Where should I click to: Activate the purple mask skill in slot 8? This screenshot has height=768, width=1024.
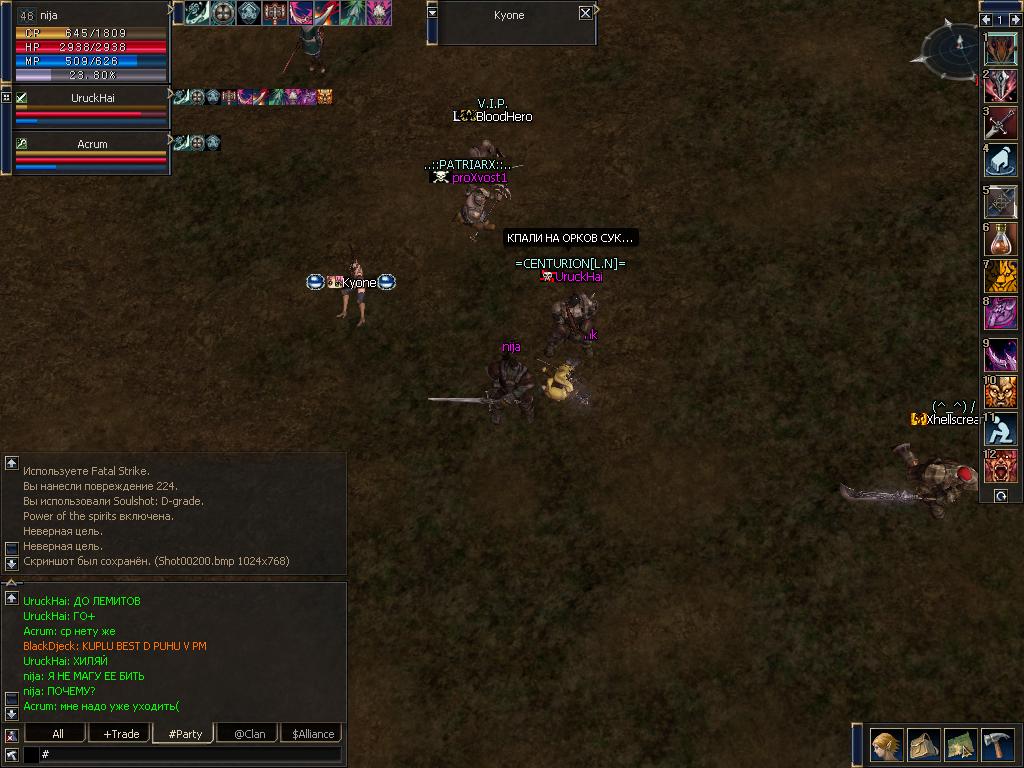(1001, 314)
